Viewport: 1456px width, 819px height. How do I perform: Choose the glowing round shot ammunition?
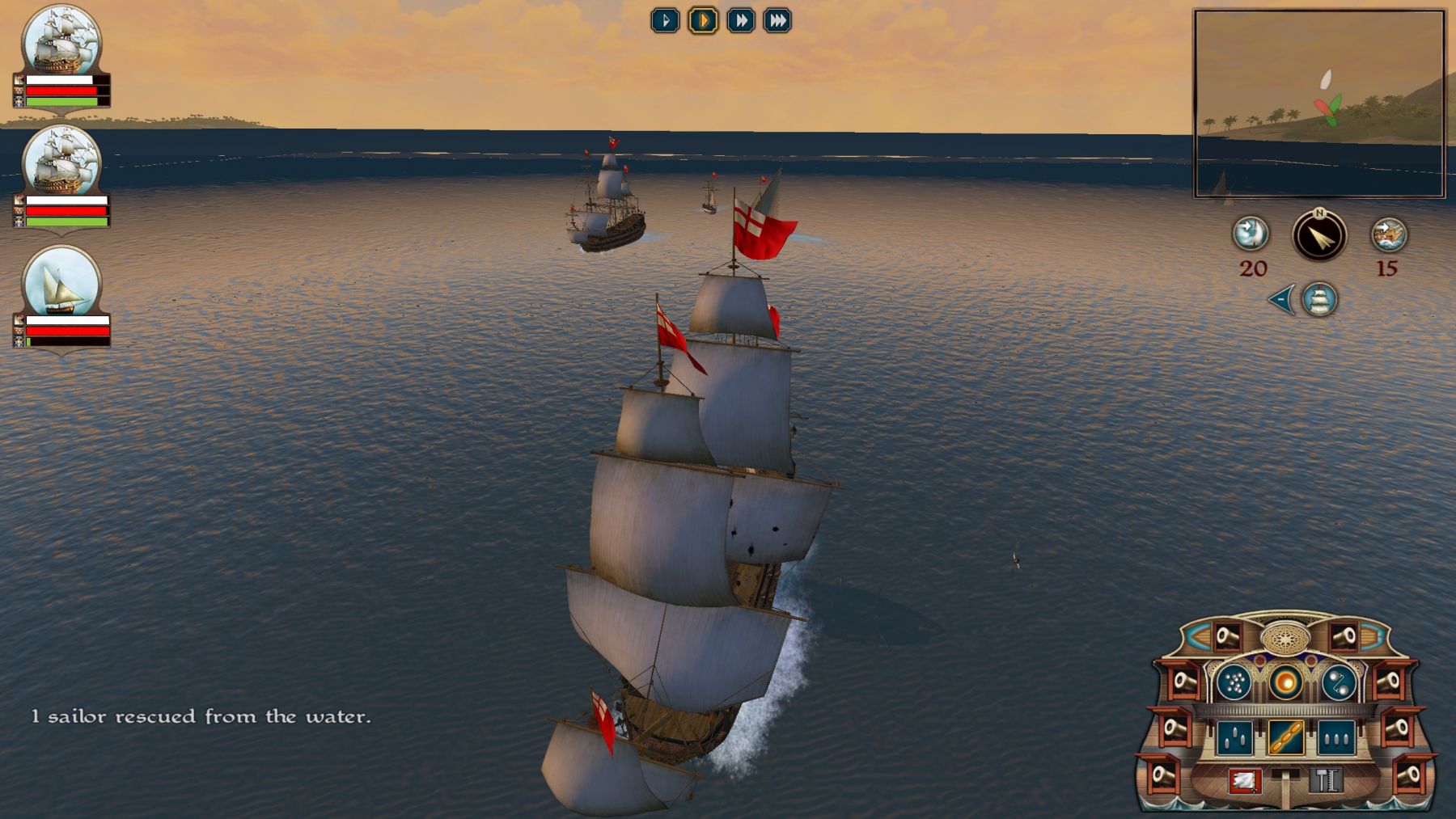[x=1285, y=682]
